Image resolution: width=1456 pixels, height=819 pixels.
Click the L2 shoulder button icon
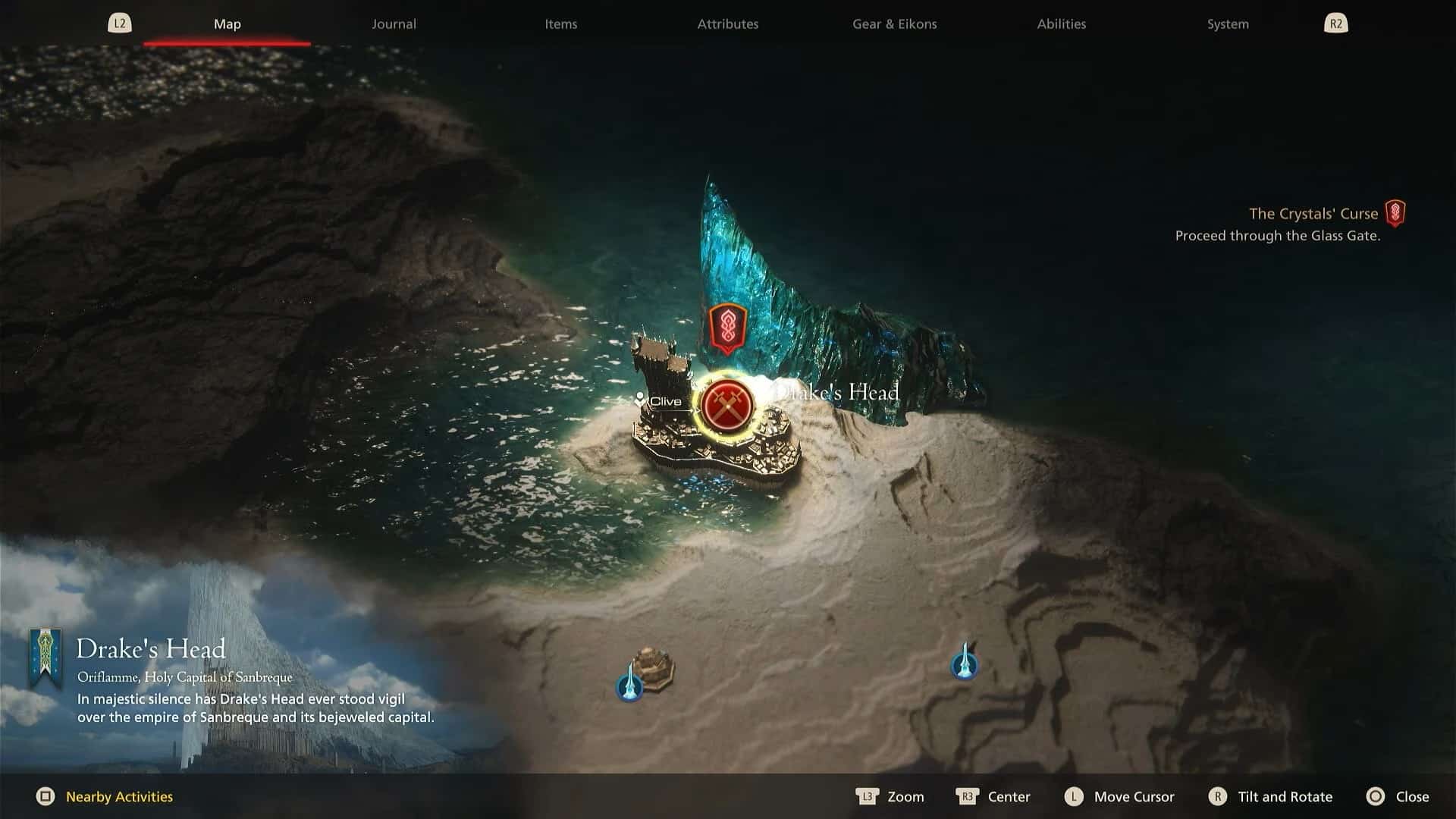[120, 23]
